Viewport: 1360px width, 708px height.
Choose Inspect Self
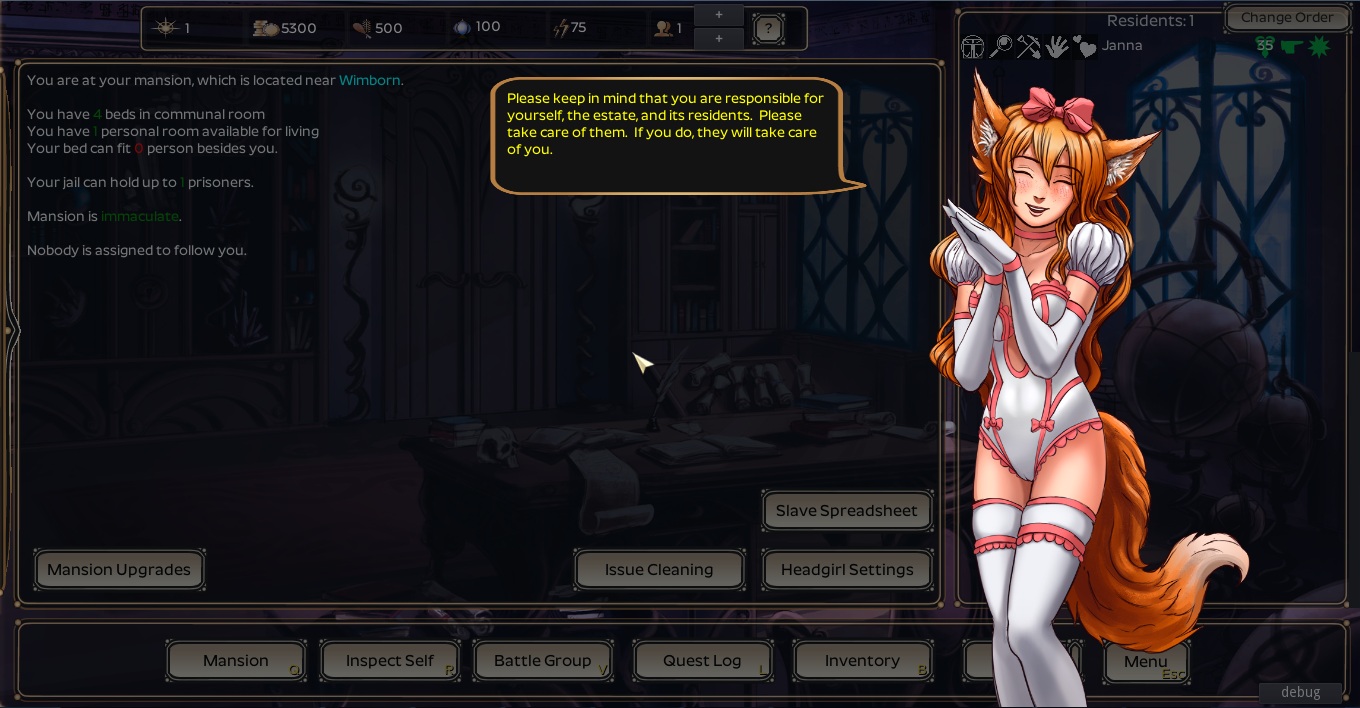click(x=389, y=661)
